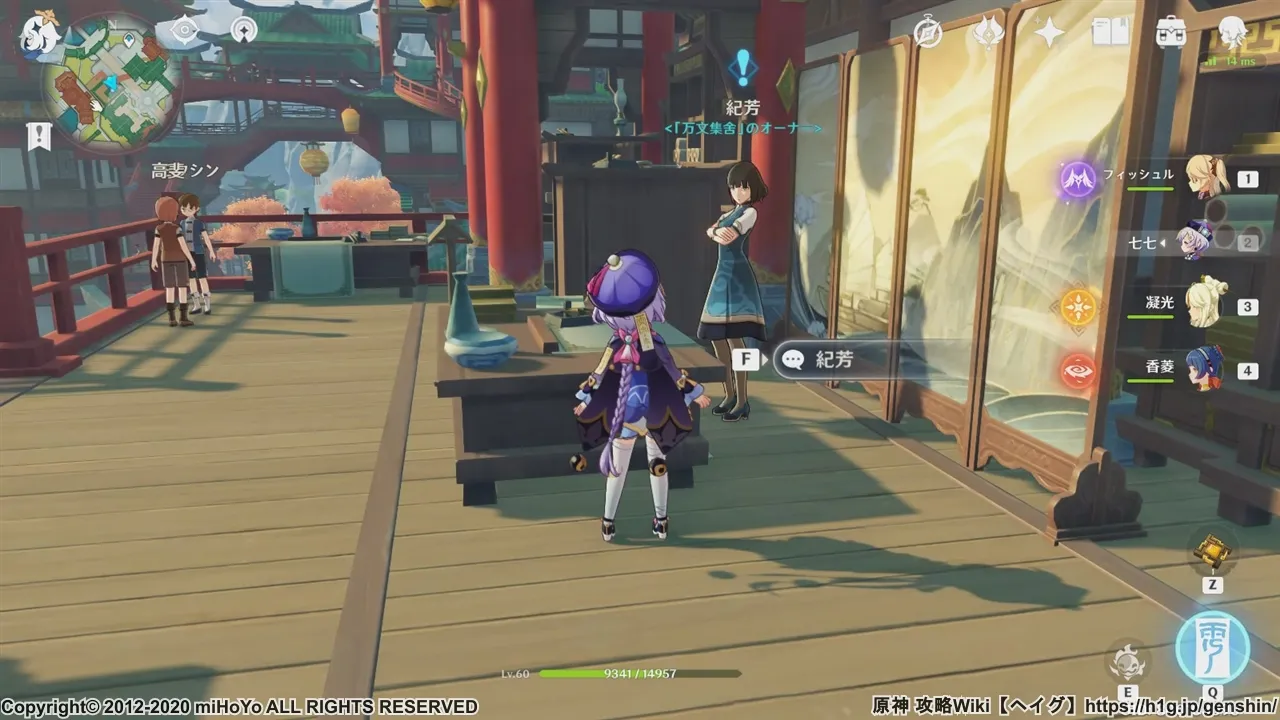Open the four-pointed star wish icon
Image resolution: width=1280 pixels, height=720 pixels.
(1049, 33)
